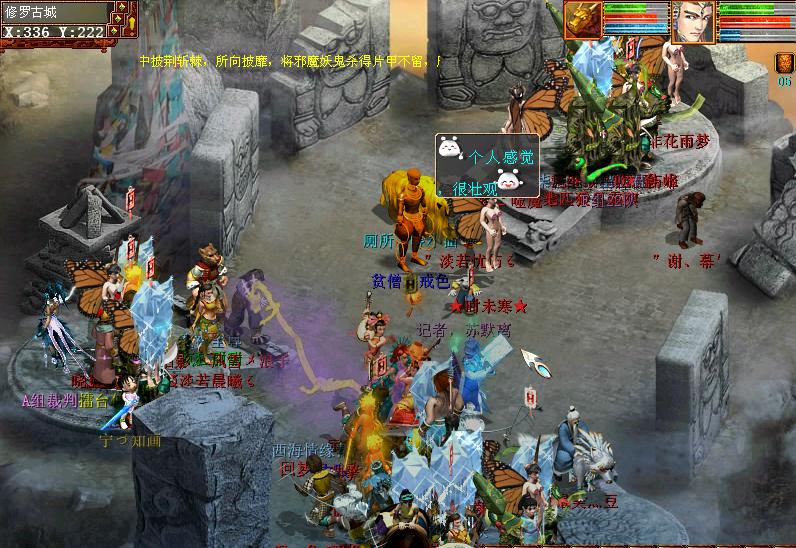The height and width of the screenshot is (548, 796).
Task: Open the player character portrait
Action: [x=693, y=21]
